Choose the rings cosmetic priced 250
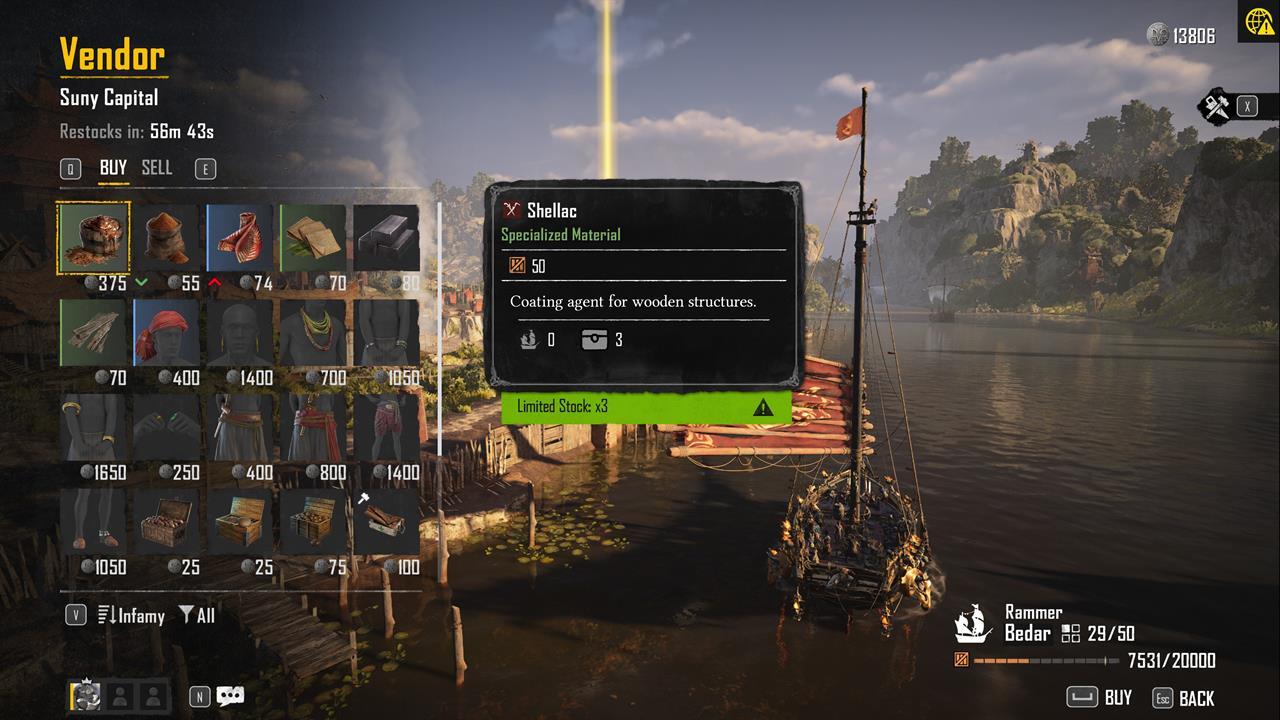The width and height of the screenshot is (1280, 720). pos(166,427)
